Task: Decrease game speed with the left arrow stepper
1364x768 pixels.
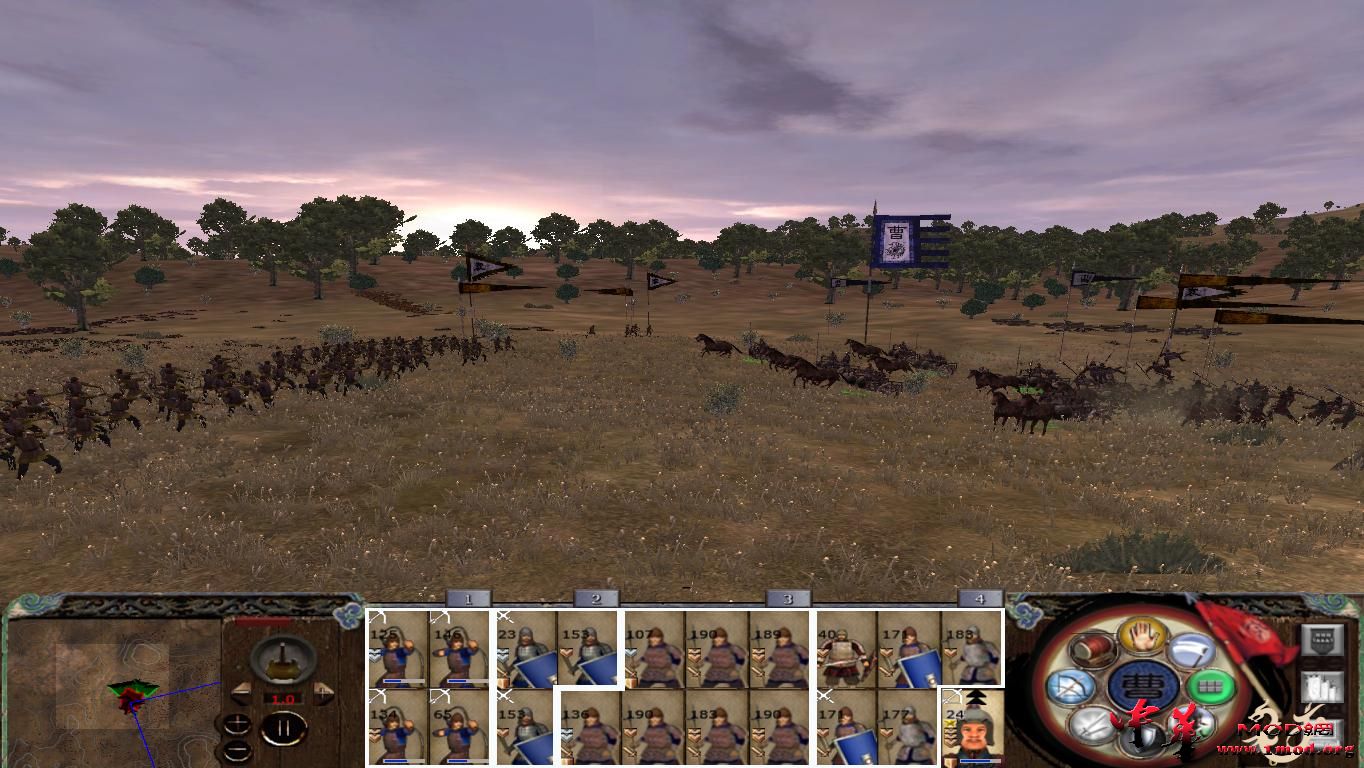Action: pyautogui.click(x=240, y=693)
